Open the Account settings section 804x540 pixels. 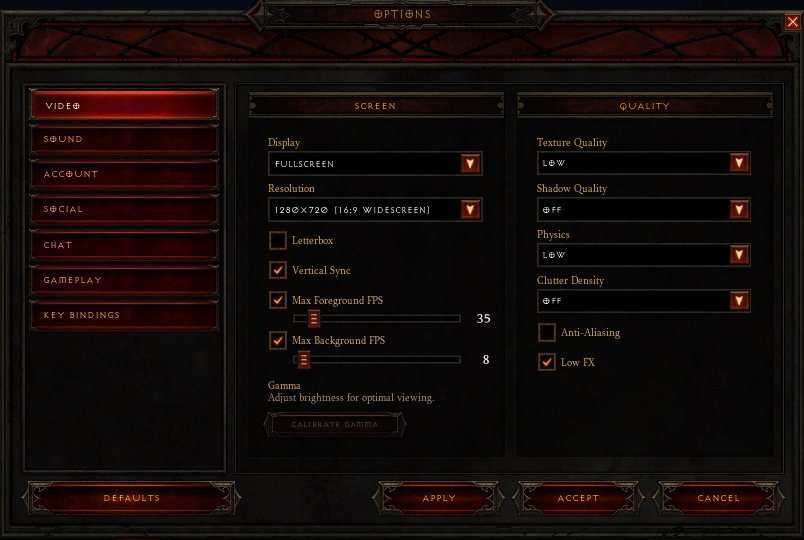[x=123, y=174]
